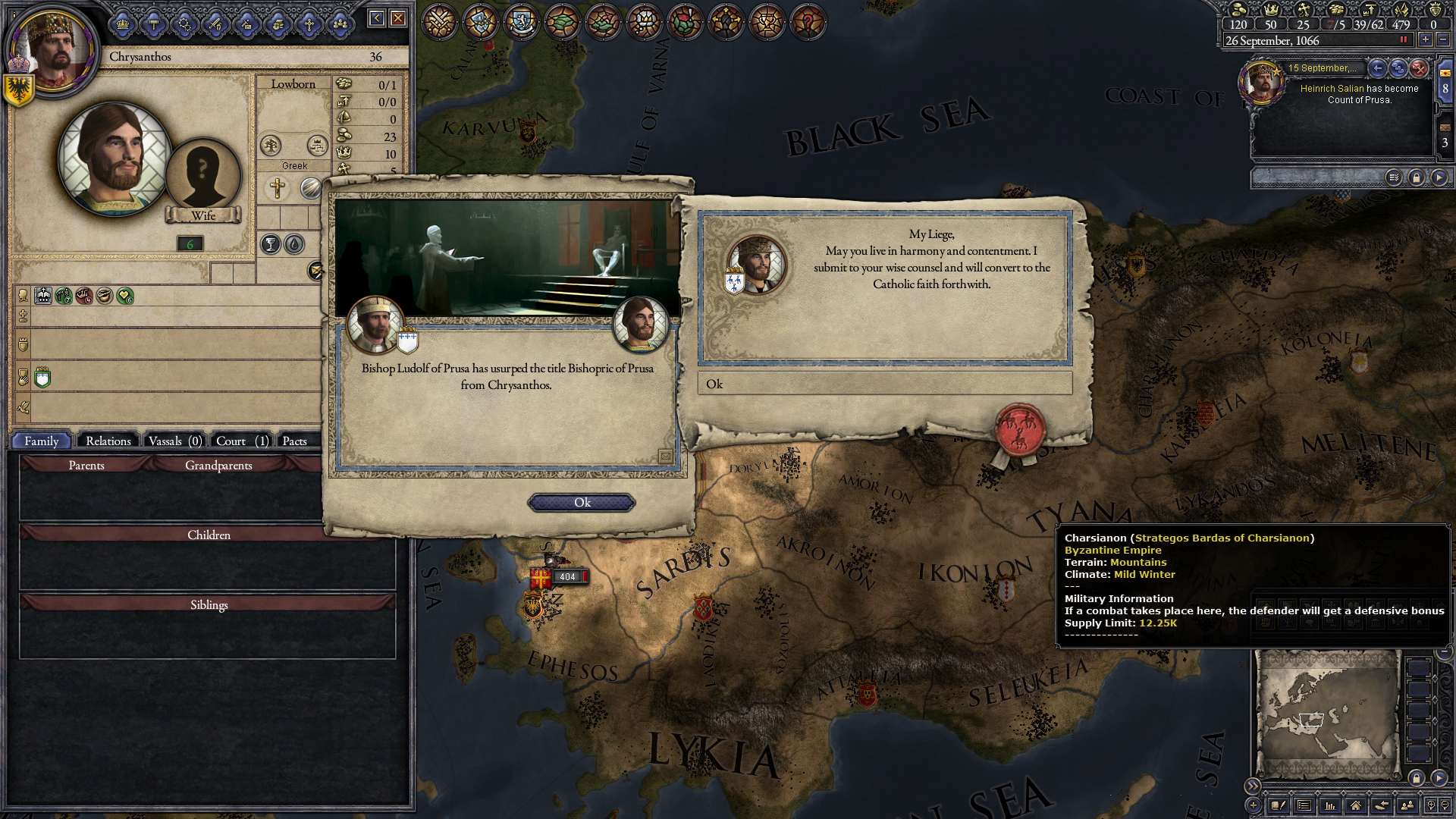
Task: Switch to the Relations tab
Action: point(108,441)
